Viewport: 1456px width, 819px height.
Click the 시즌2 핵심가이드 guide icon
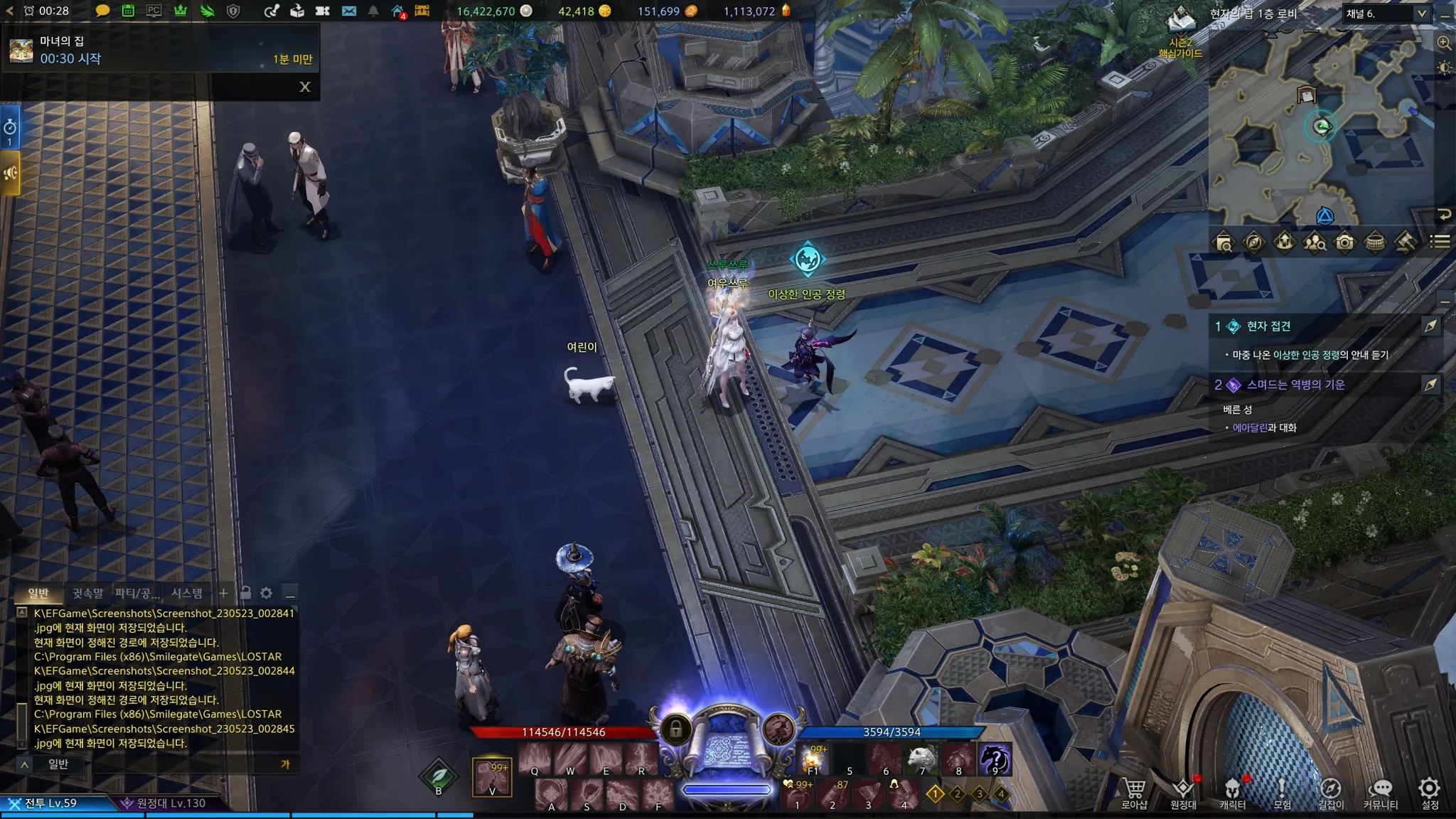tap(1181, 32)
